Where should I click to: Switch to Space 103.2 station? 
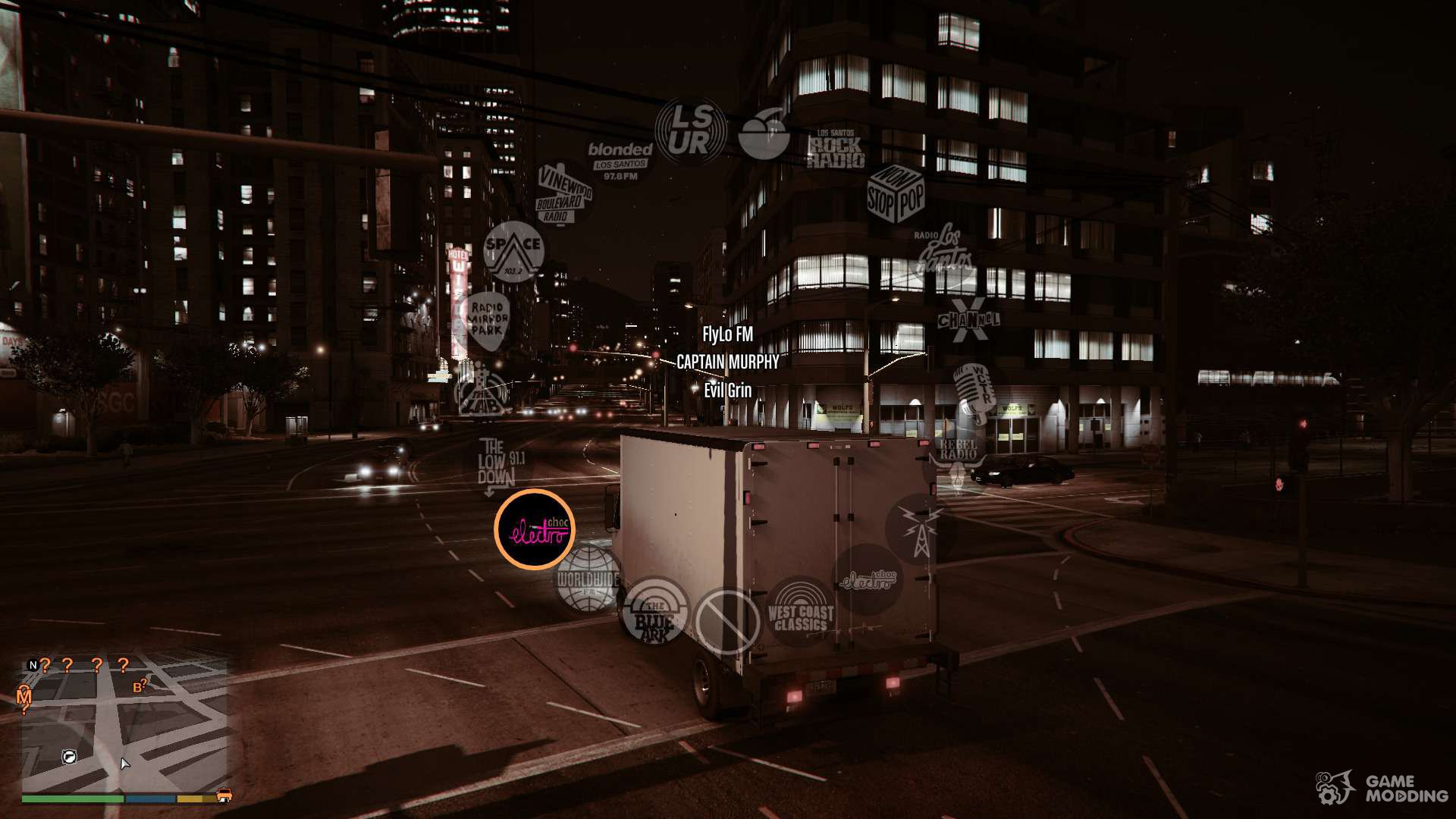click(513, 251)
